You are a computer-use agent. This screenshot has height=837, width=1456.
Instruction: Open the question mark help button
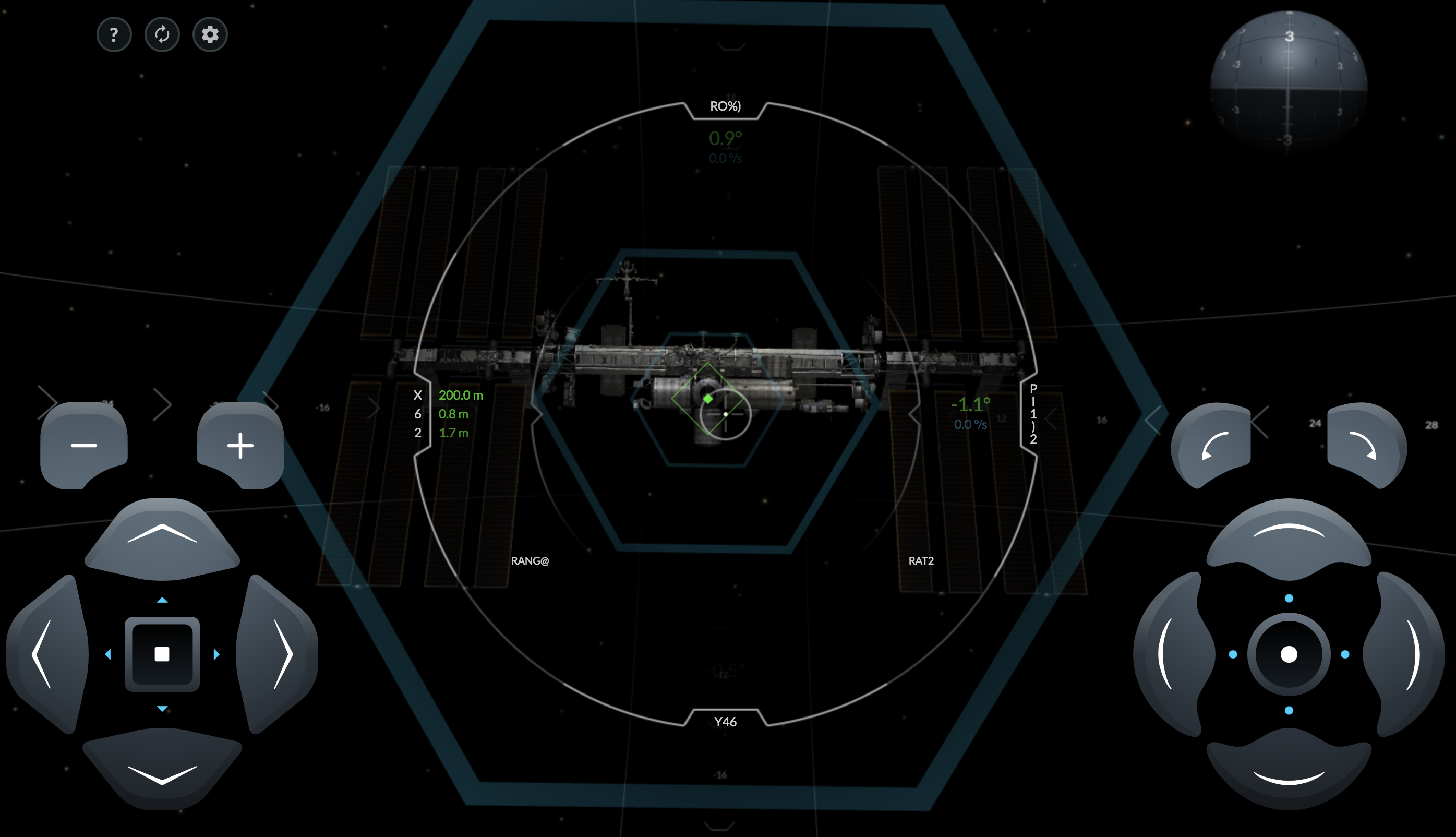[x=114, y=35]
